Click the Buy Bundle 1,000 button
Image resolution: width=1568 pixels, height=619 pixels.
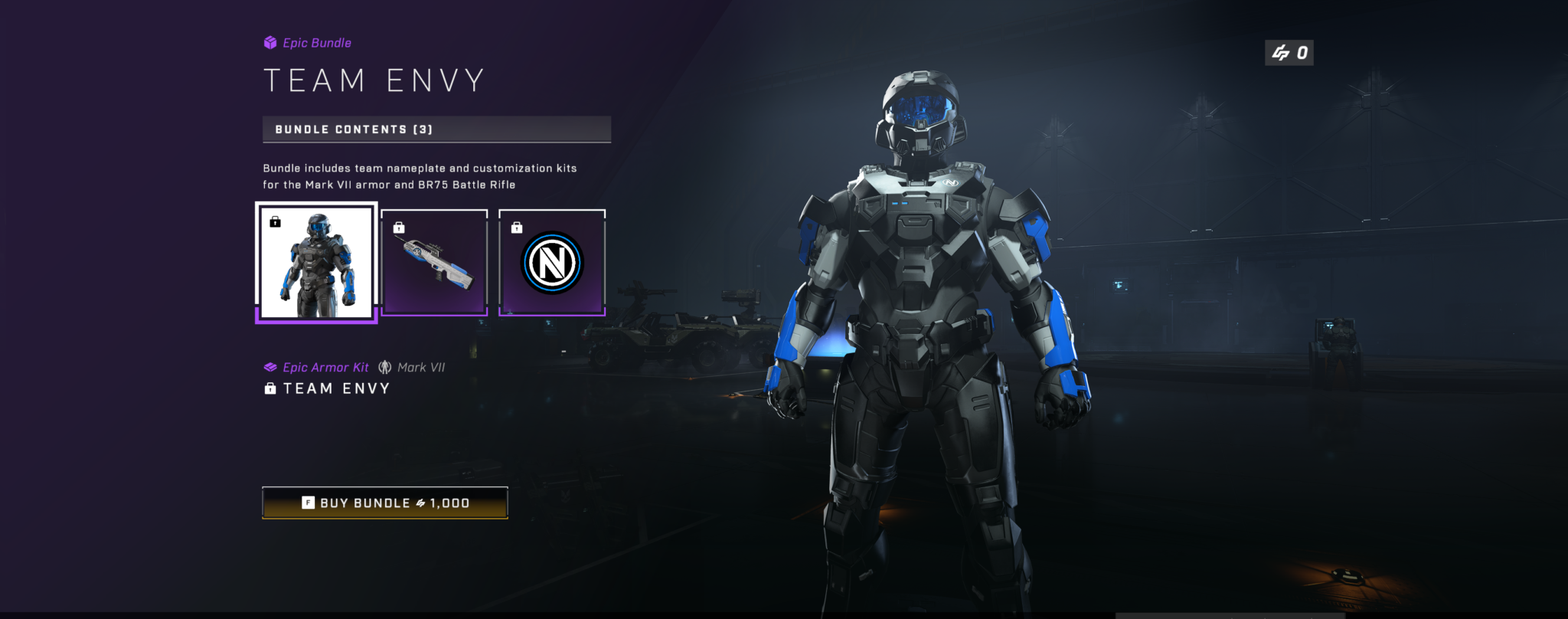[x=384, y=503]
